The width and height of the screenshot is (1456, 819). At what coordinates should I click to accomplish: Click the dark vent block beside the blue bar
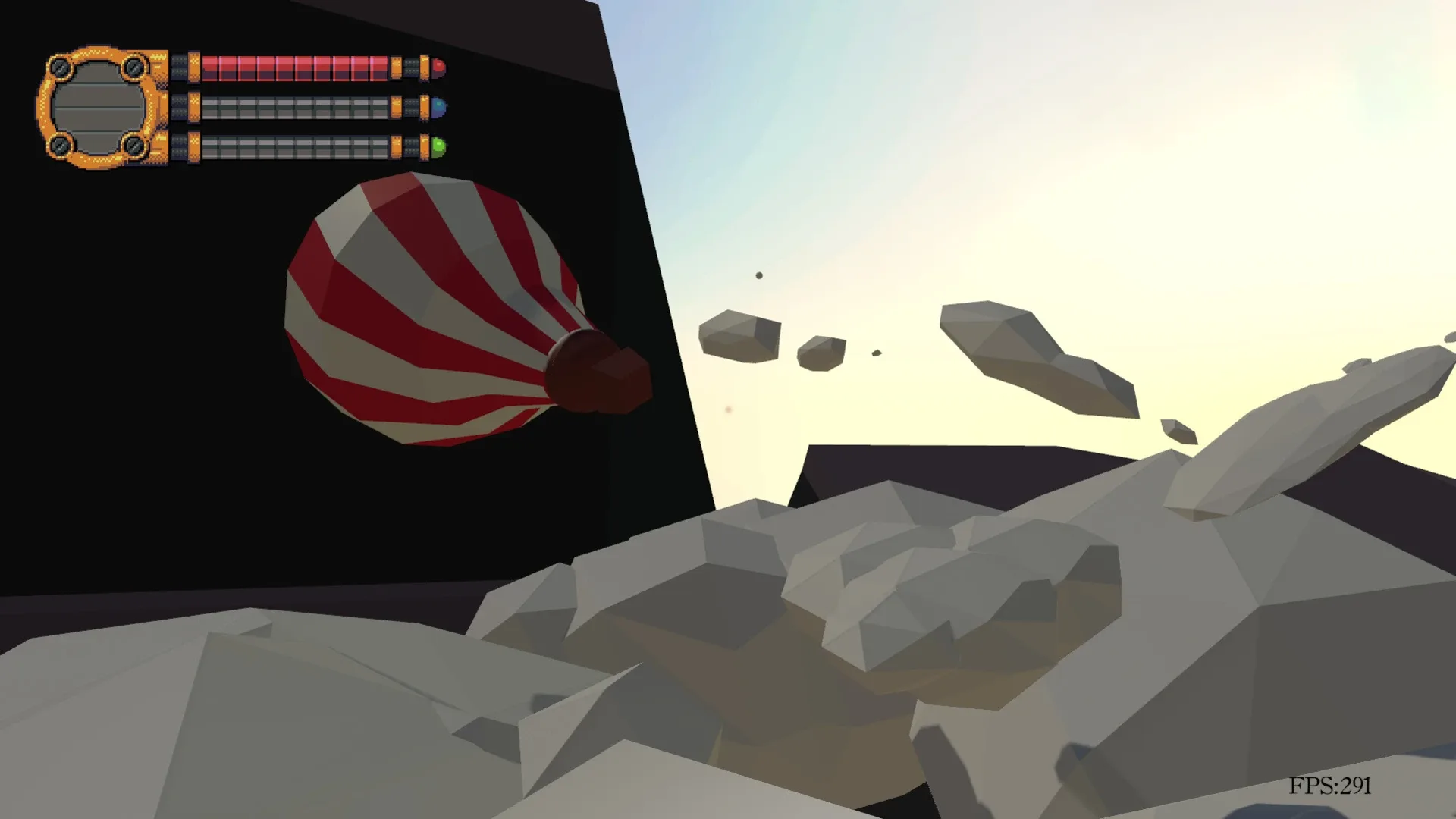point(179,105)
